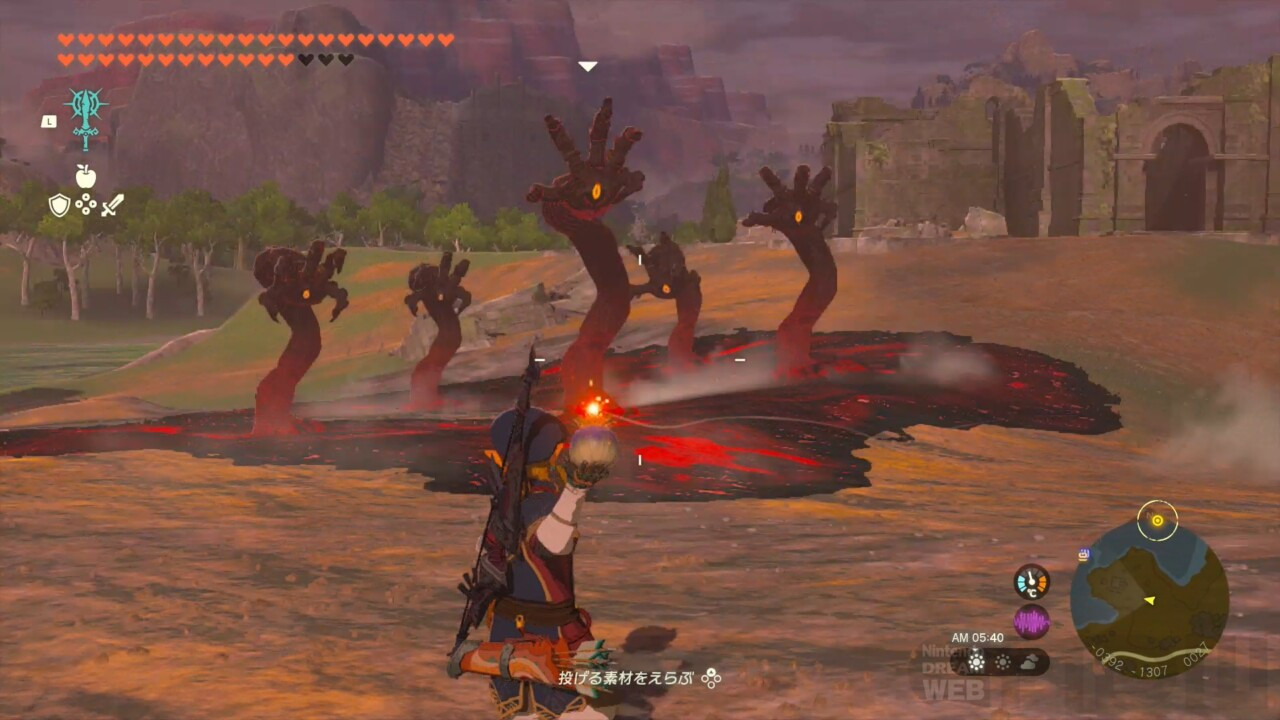Click the purple sound meter icon
Image resolution: width=1280 pixels, height=720 pixels.
[x=1031, y=622]
